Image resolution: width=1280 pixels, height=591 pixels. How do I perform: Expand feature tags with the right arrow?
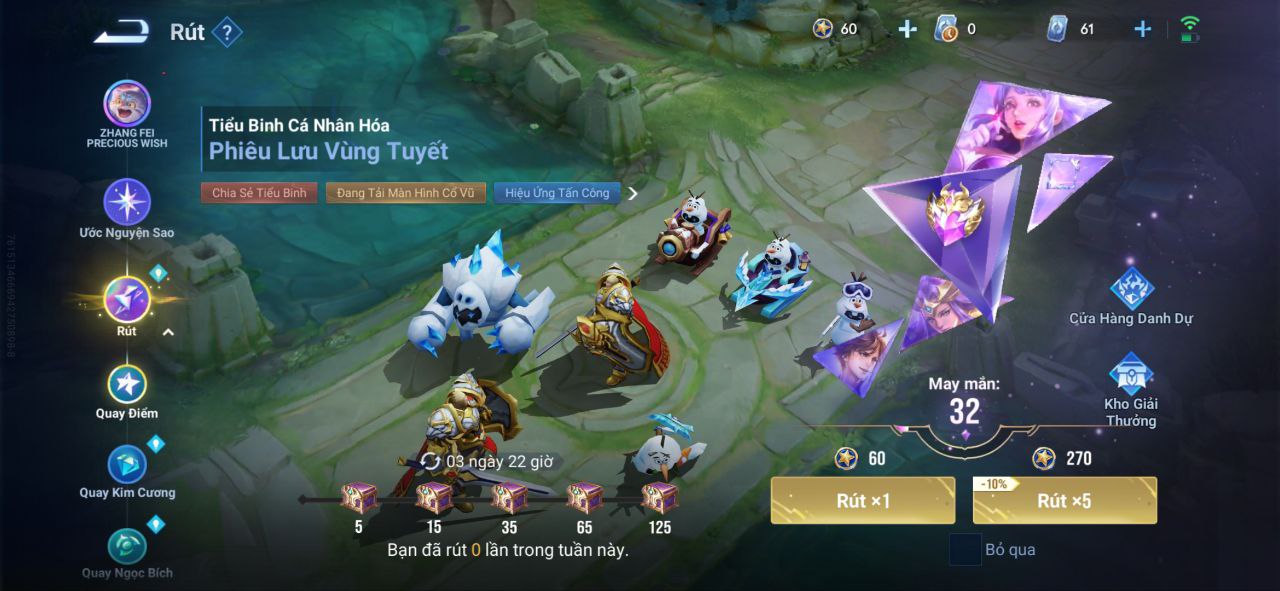633,193
